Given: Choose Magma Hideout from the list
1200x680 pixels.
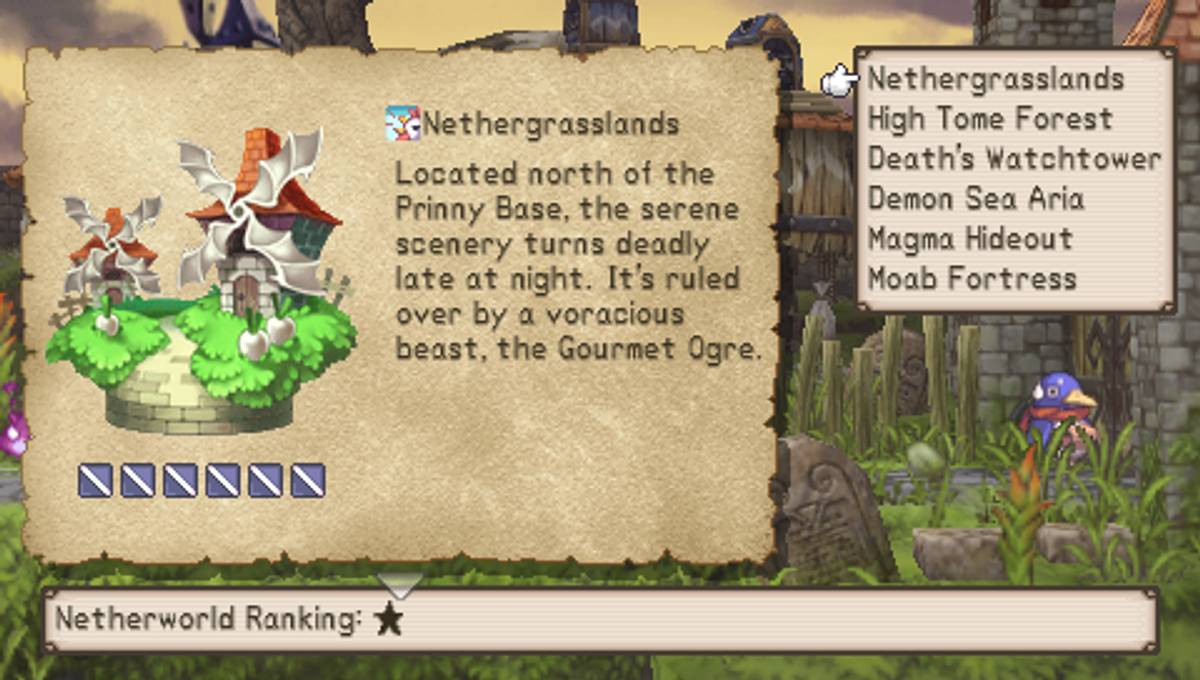Looking at the screenshot, I should tap(970, 239).
